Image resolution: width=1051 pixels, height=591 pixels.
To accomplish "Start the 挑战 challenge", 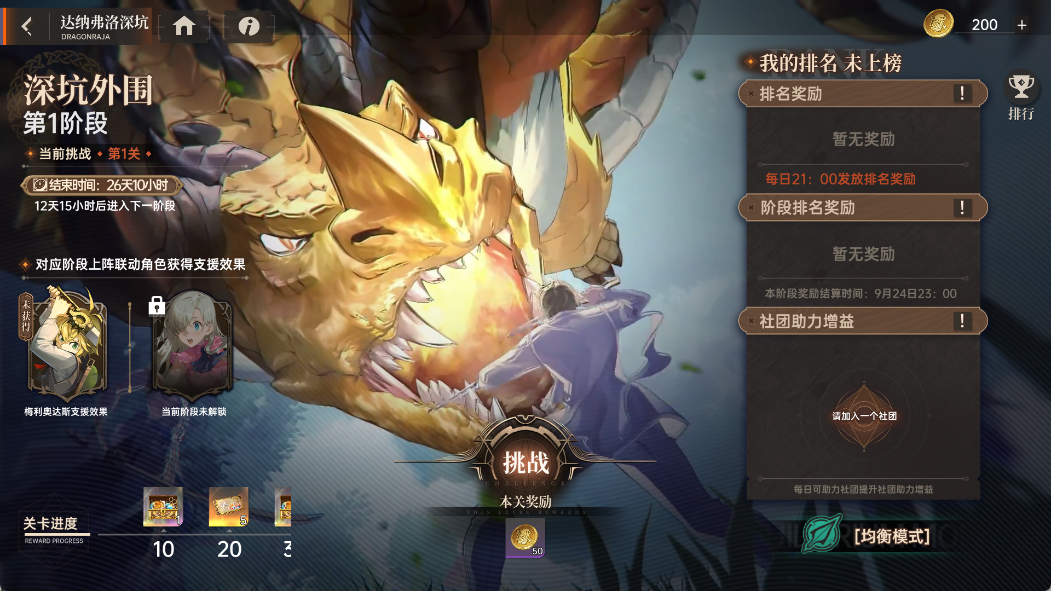I will pos(526,462).
